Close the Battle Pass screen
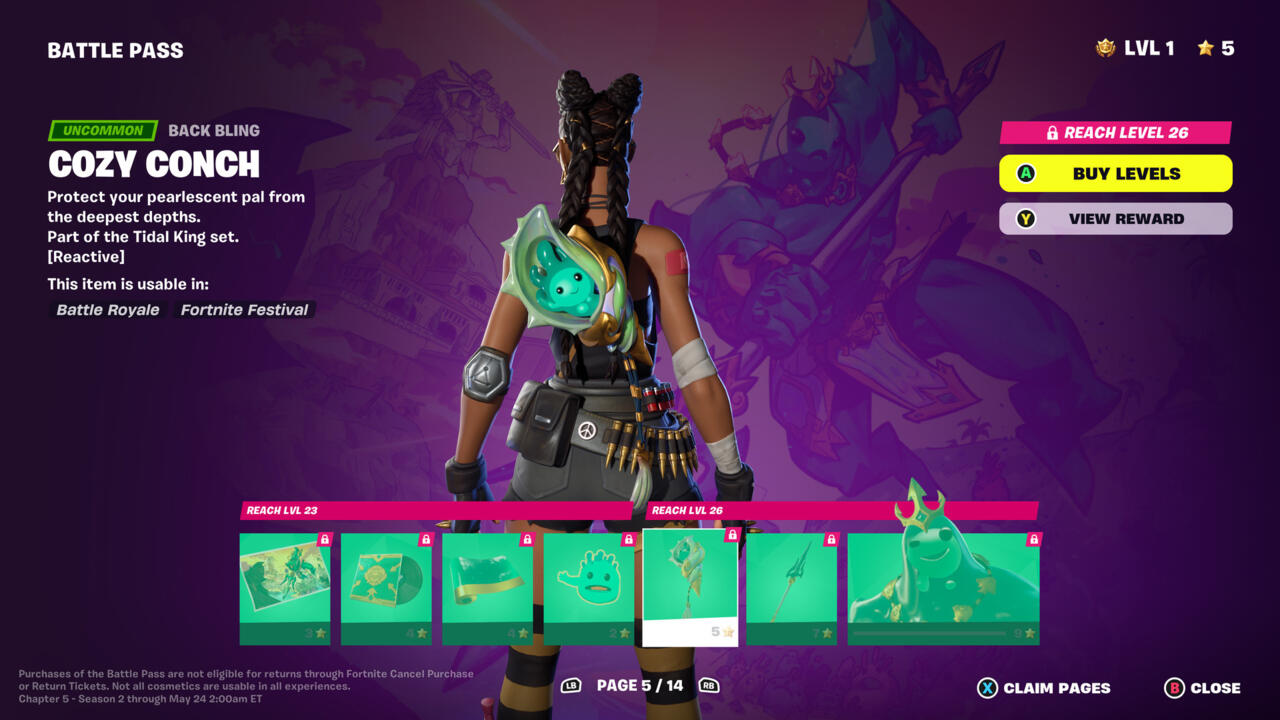This screenshot has height=720, width=1280. (1203, 688)
